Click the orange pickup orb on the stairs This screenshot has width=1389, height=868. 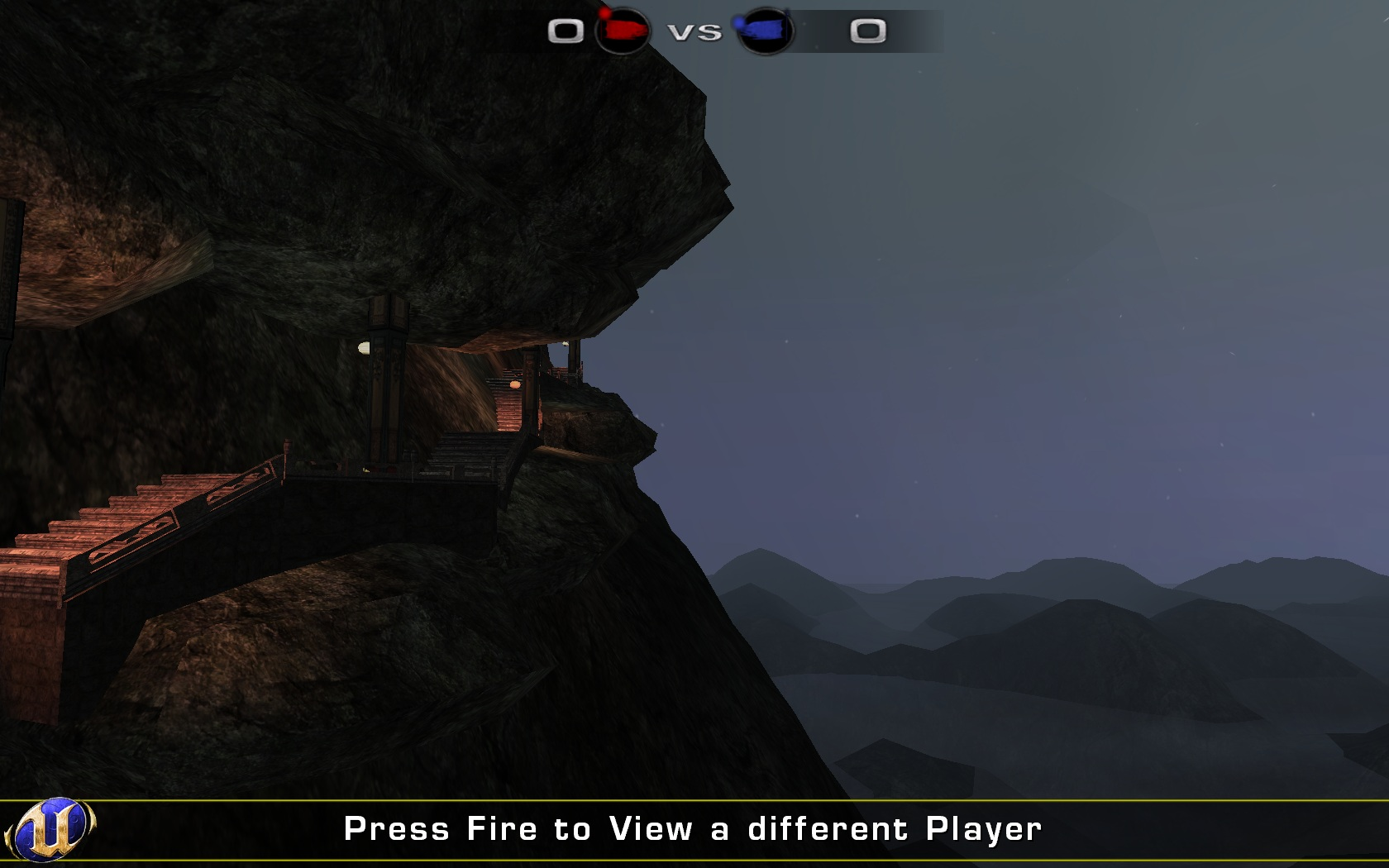click(514, 383)
